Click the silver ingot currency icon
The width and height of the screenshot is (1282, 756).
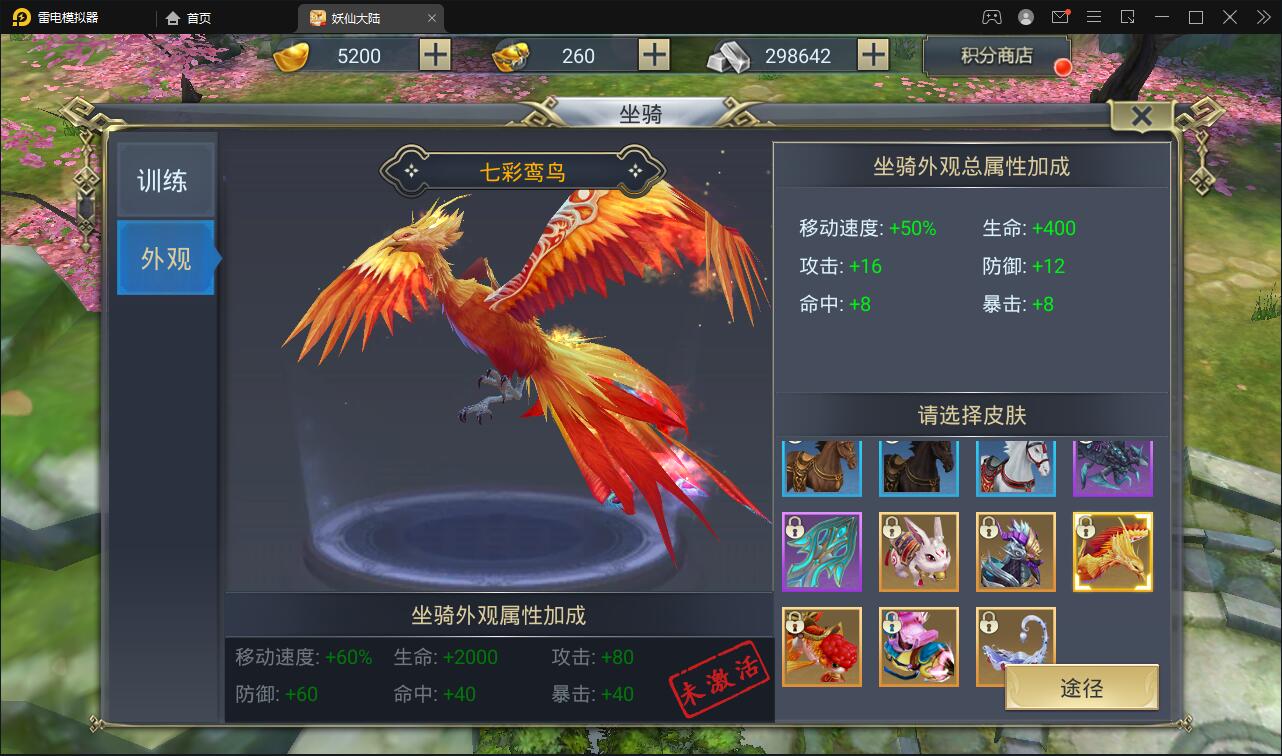[x=729, y=55]
